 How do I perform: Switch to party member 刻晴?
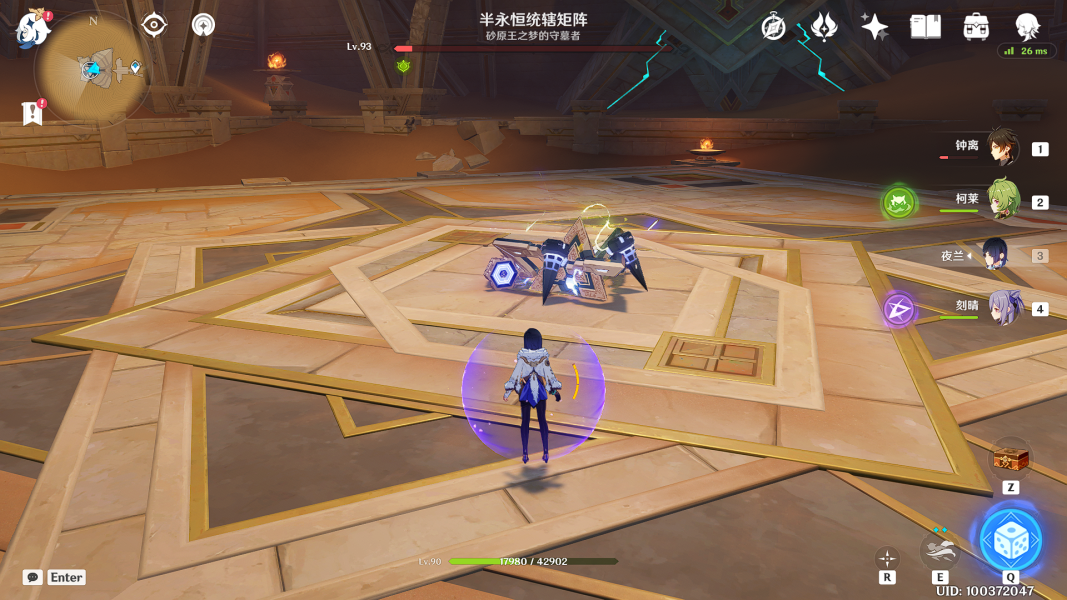(1003, 308)
